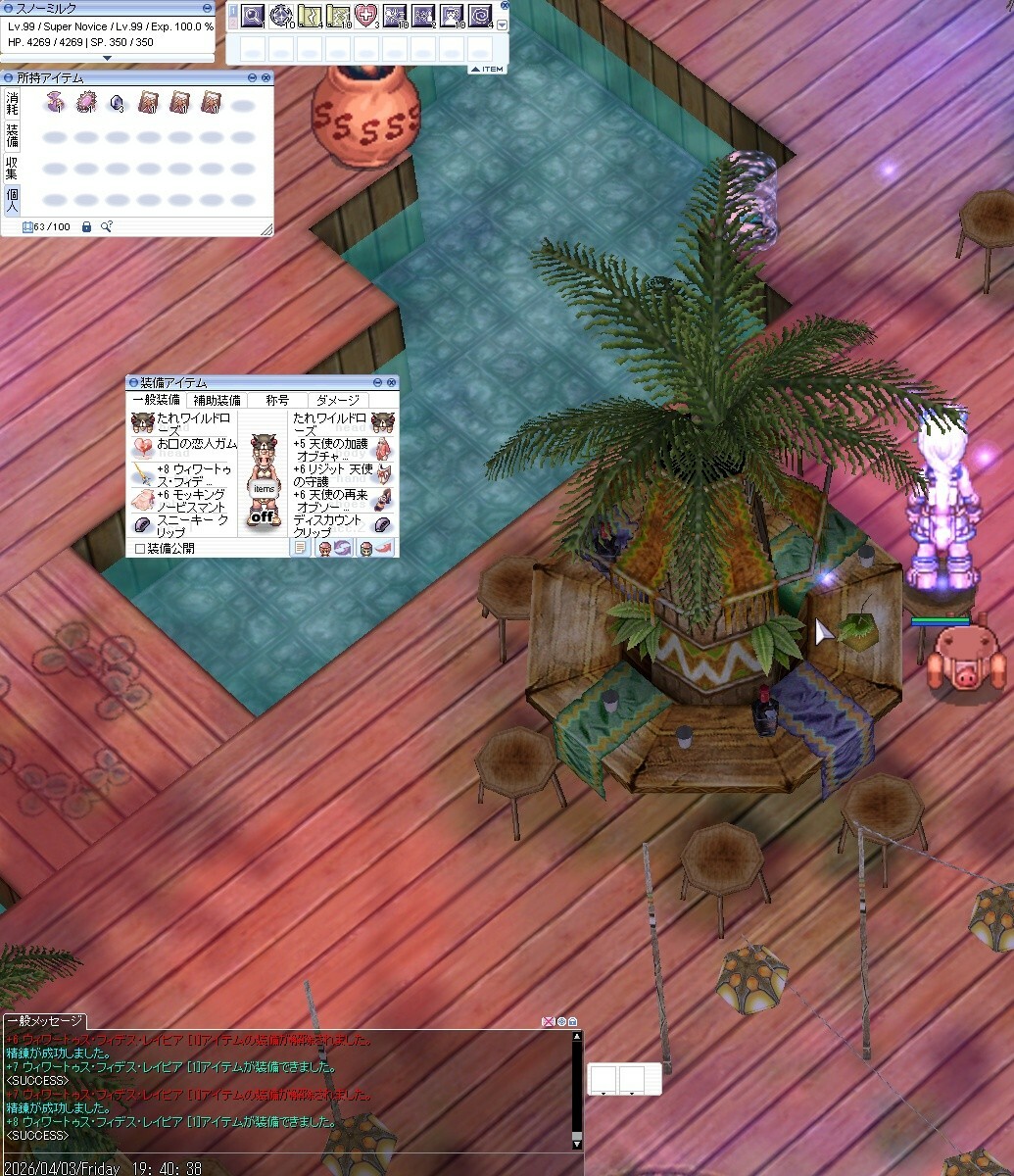Switch to the 補助装備 equipment tab
This screenshot has height=1176, width=1014.
pos(217,400)
